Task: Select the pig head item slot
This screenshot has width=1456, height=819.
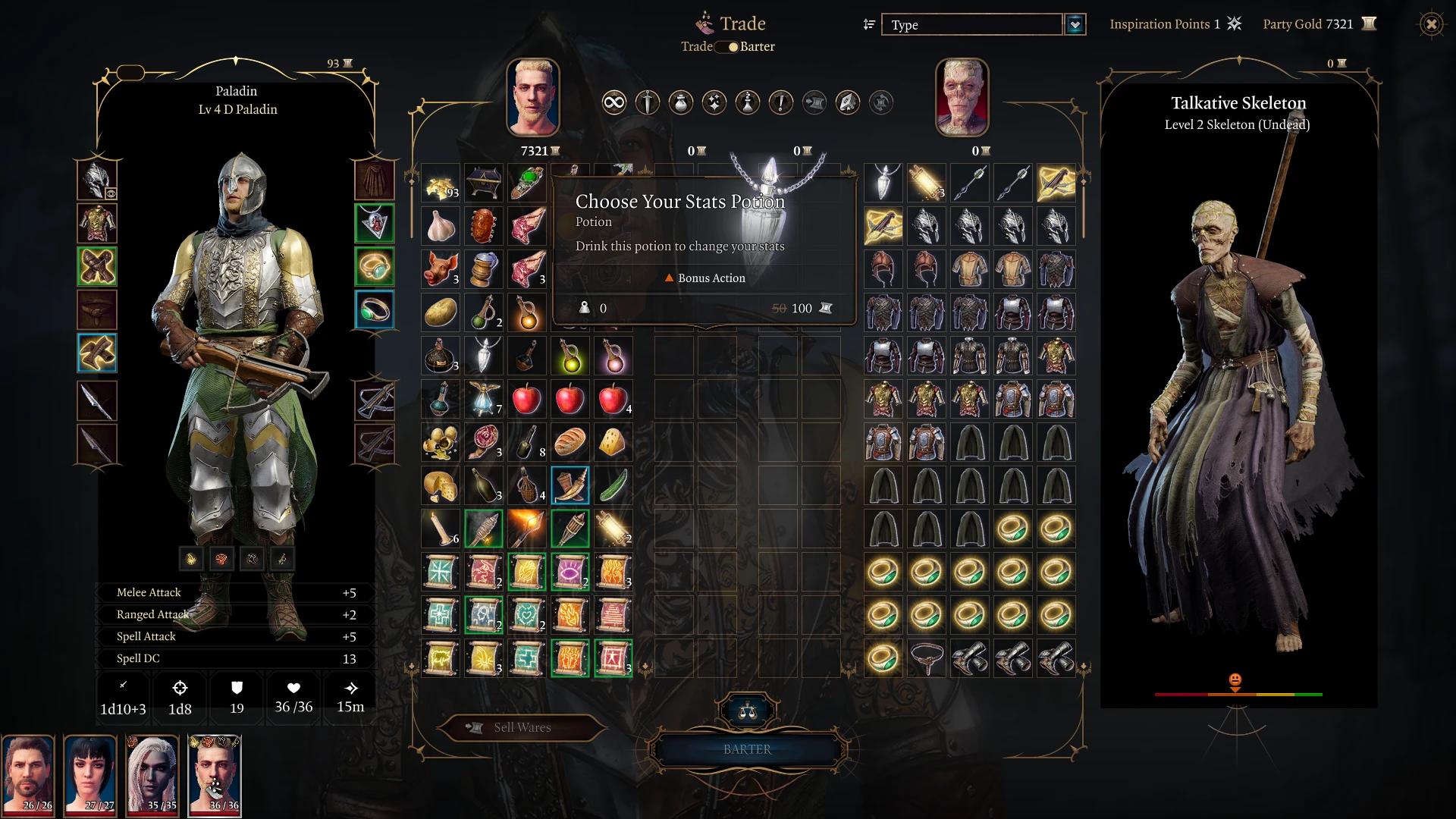Action: (x=441, y=269)
